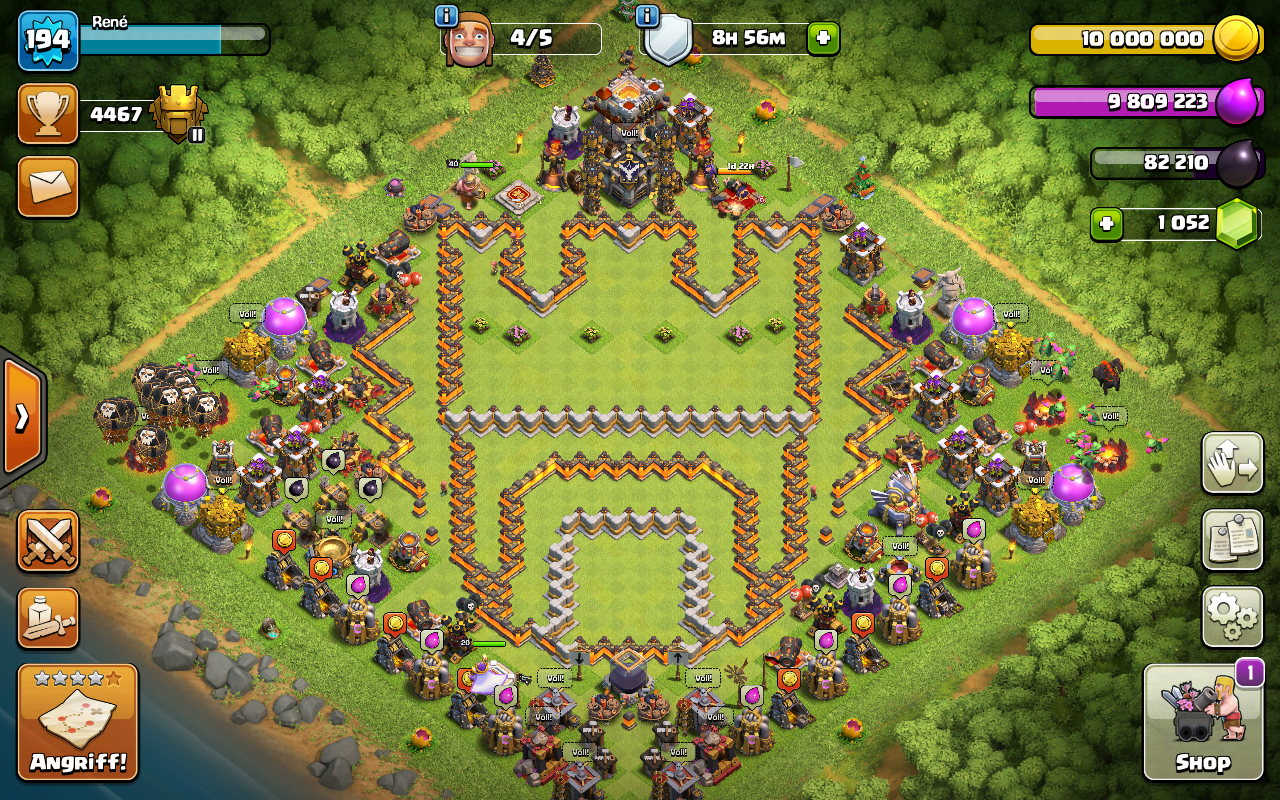Open the crossed swords army overview
Viewport: 1280px width, 800px height.
coord(48,541)
